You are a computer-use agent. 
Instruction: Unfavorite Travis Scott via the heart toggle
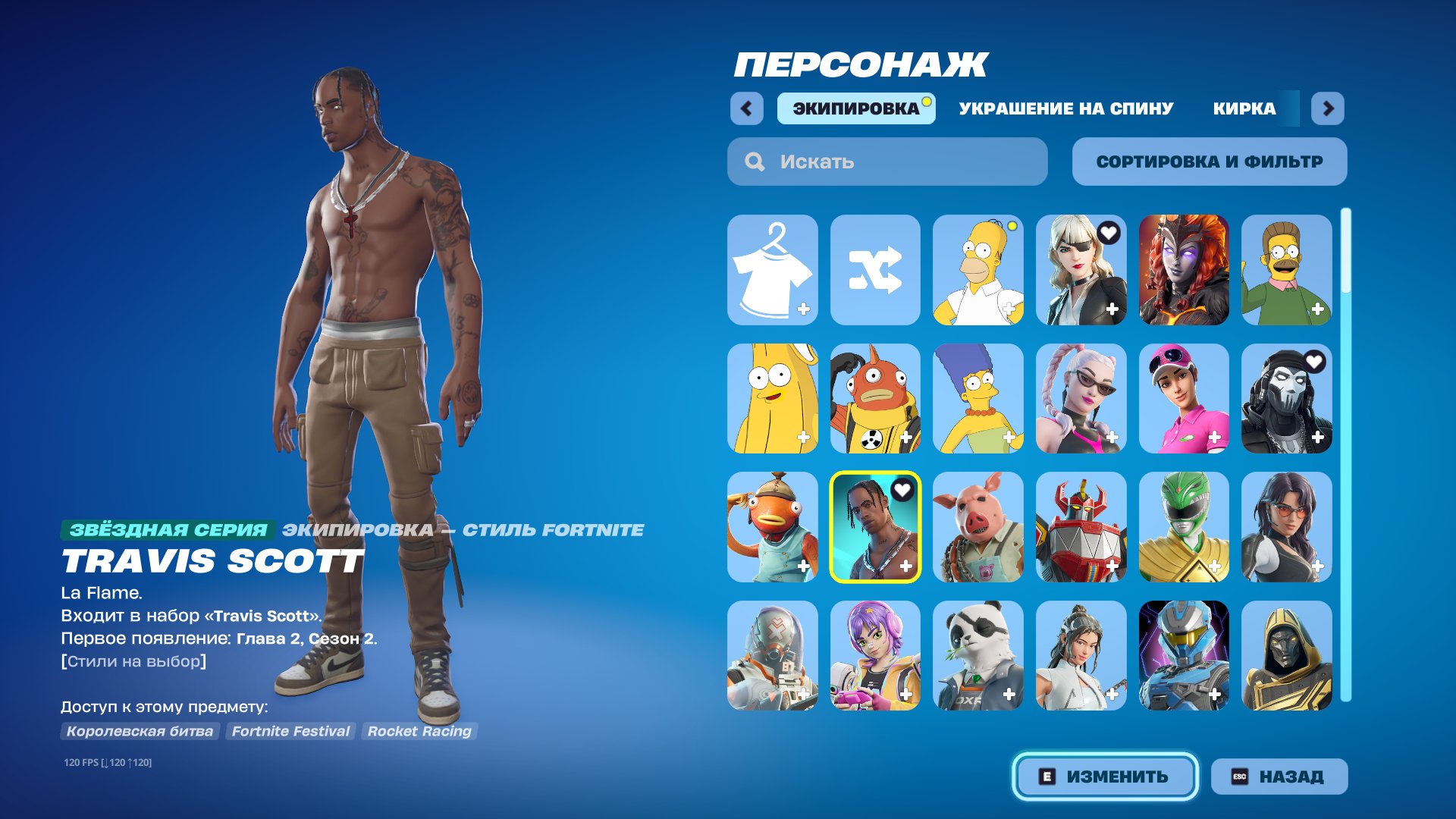(x=902, y=490)
